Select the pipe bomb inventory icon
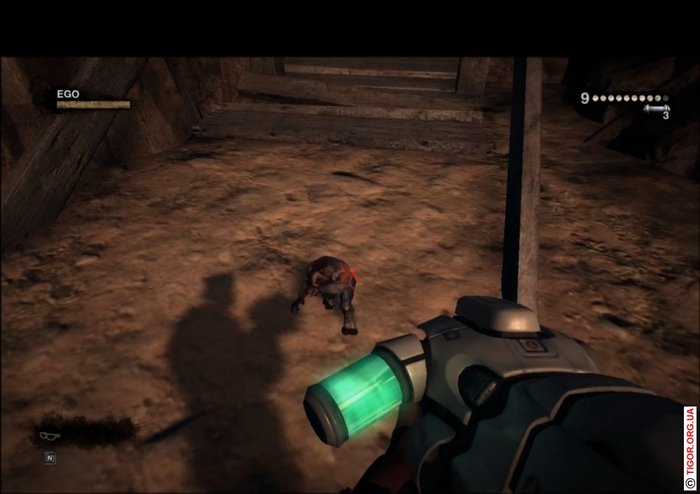This screenshot has height=494, width=700. point(655,108)
